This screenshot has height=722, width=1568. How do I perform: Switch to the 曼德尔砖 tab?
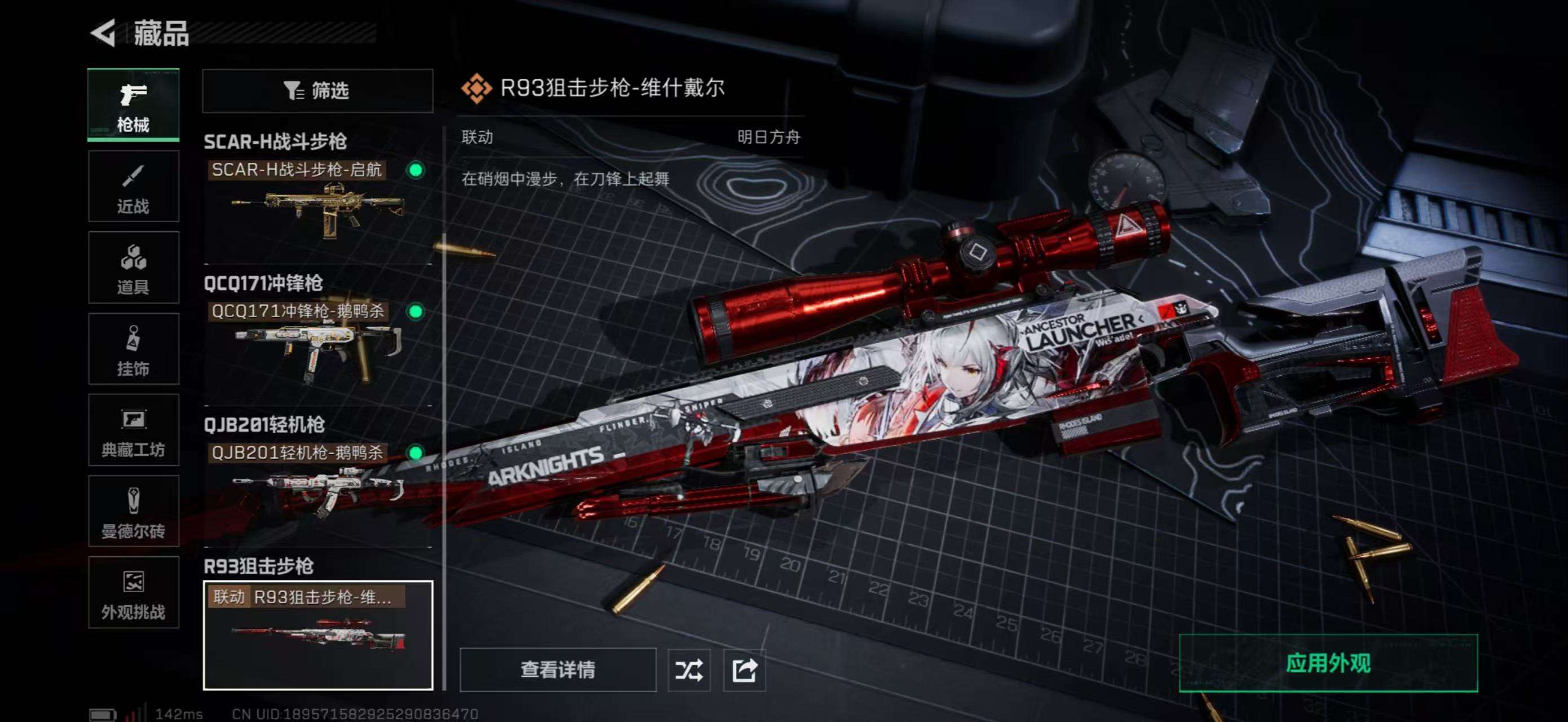tap(133, 512)
